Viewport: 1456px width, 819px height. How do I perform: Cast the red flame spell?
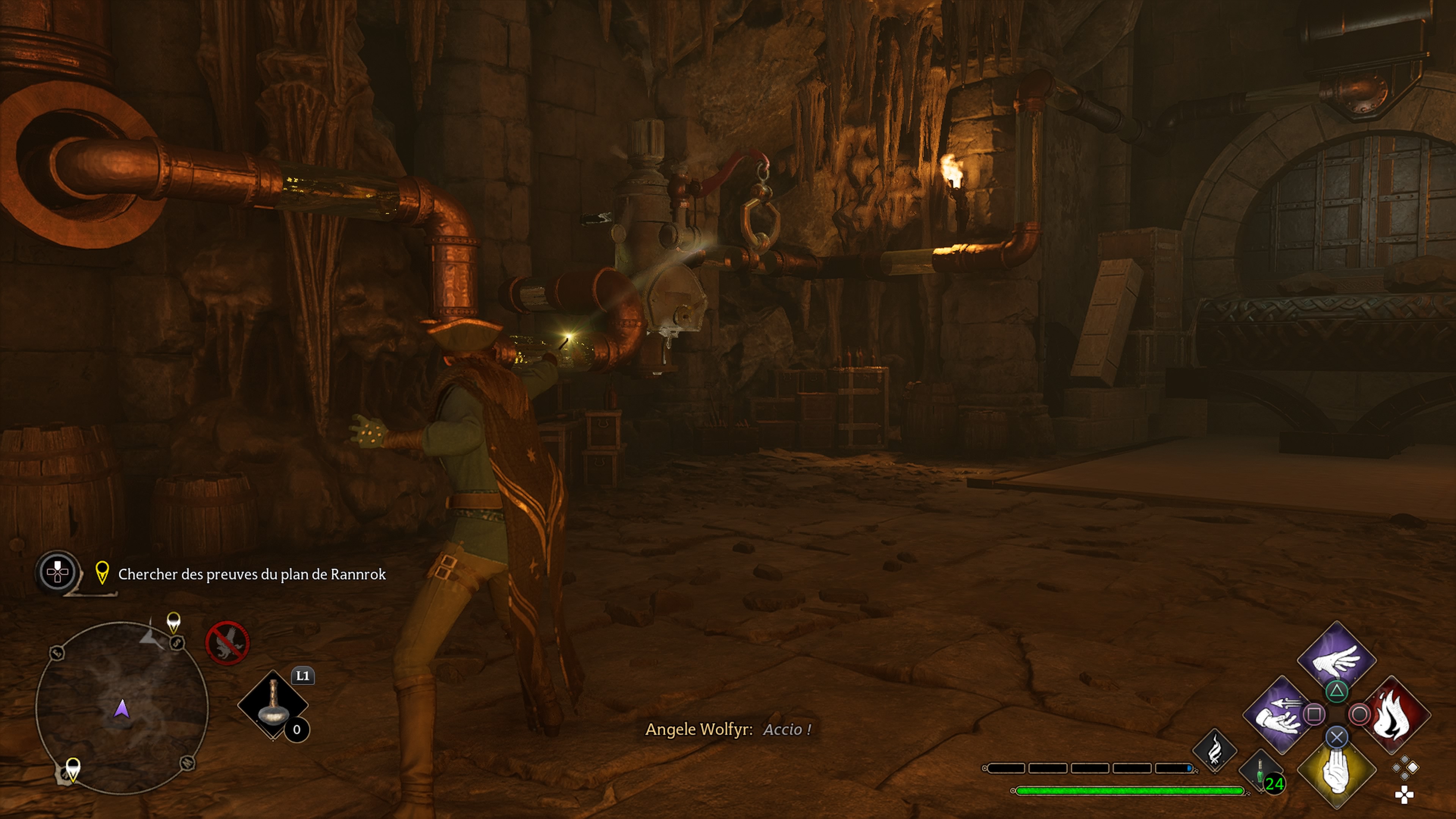pyautogui.click(x=1394, y=715)
